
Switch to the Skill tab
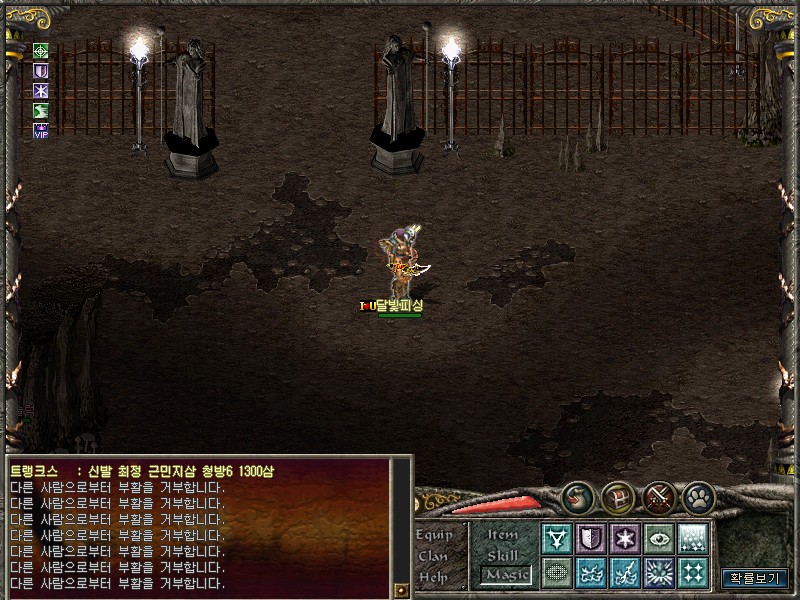(503, 555)
